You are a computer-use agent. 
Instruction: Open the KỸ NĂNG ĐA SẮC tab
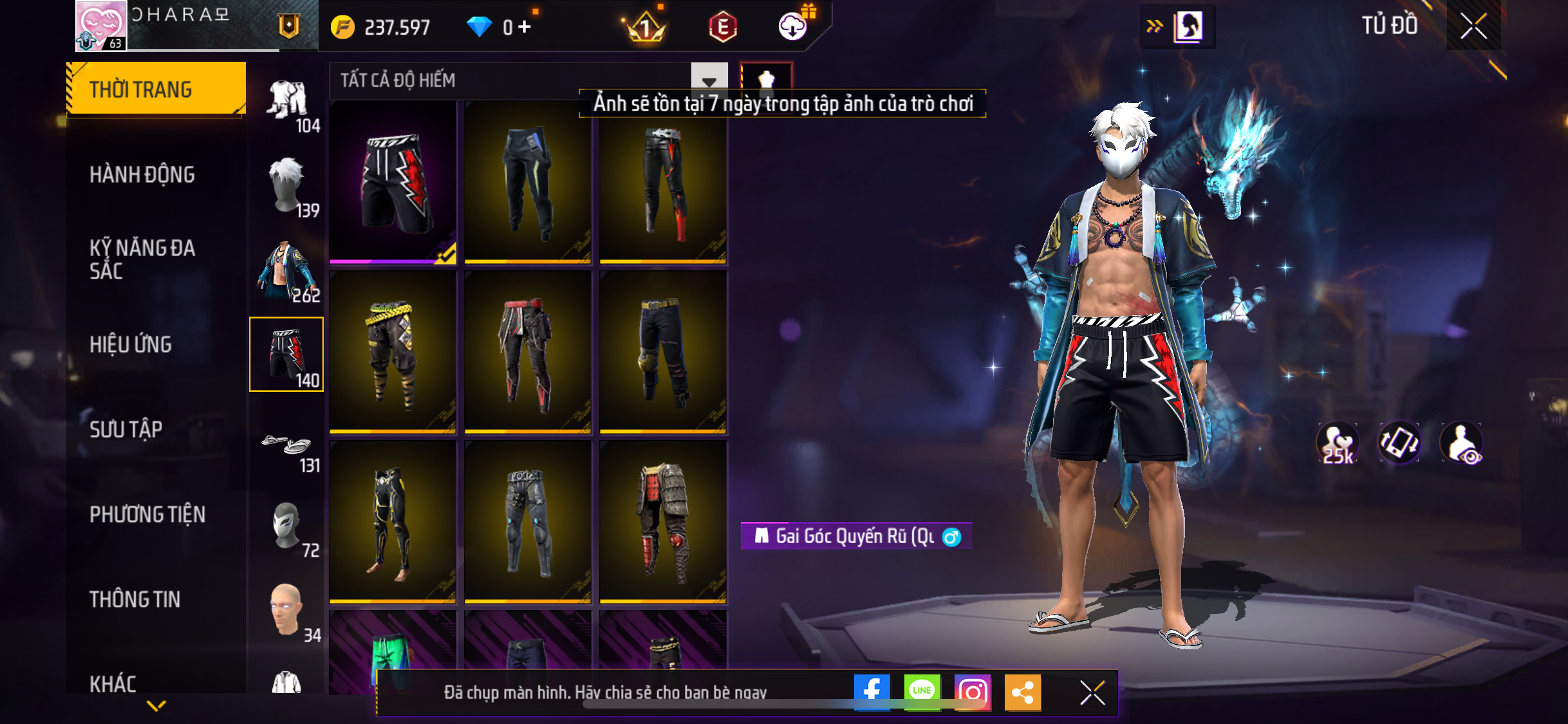[142, 259]
